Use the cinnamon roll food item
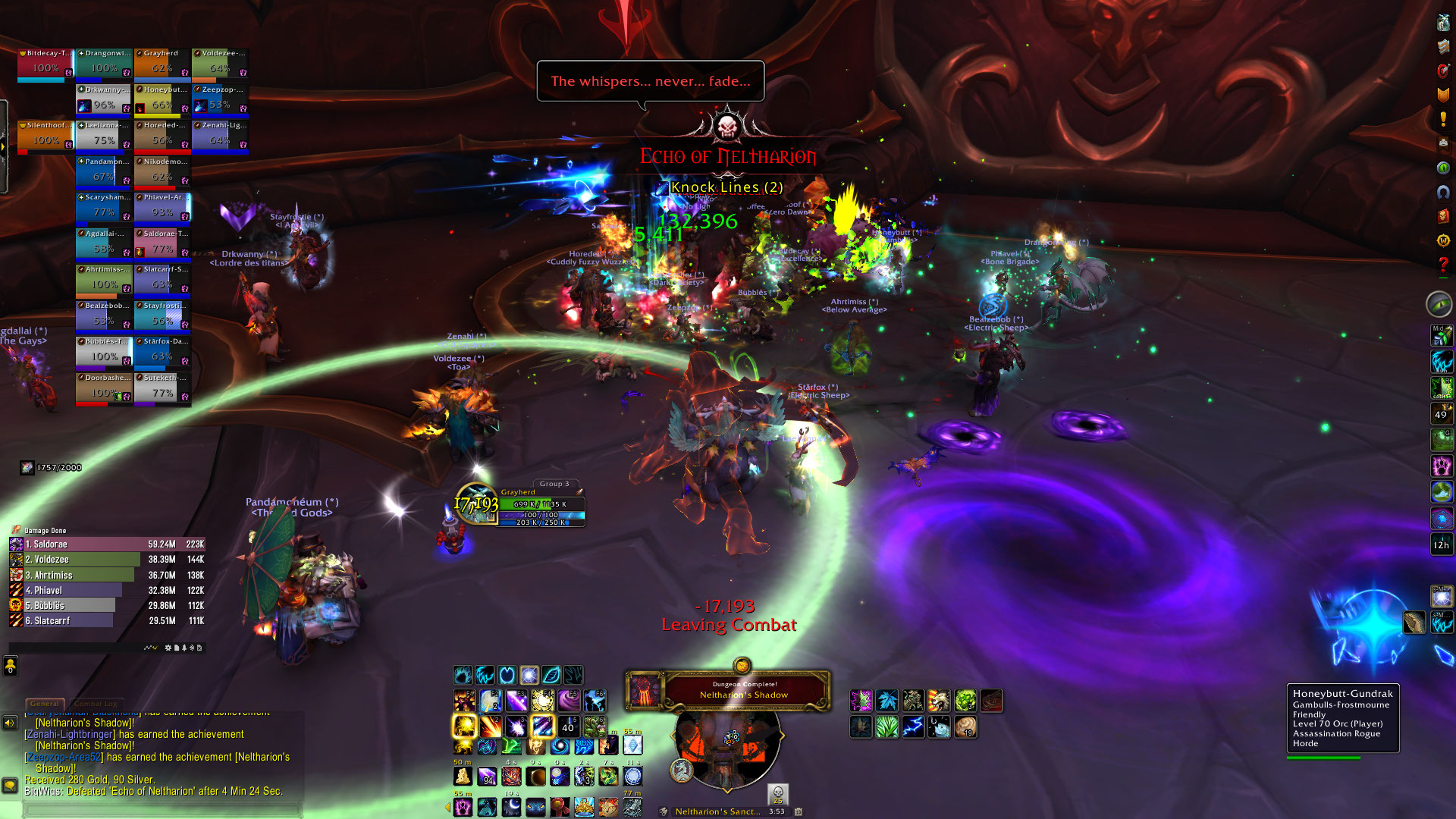Screen dimensions: 1456x819 click(965, 727)
